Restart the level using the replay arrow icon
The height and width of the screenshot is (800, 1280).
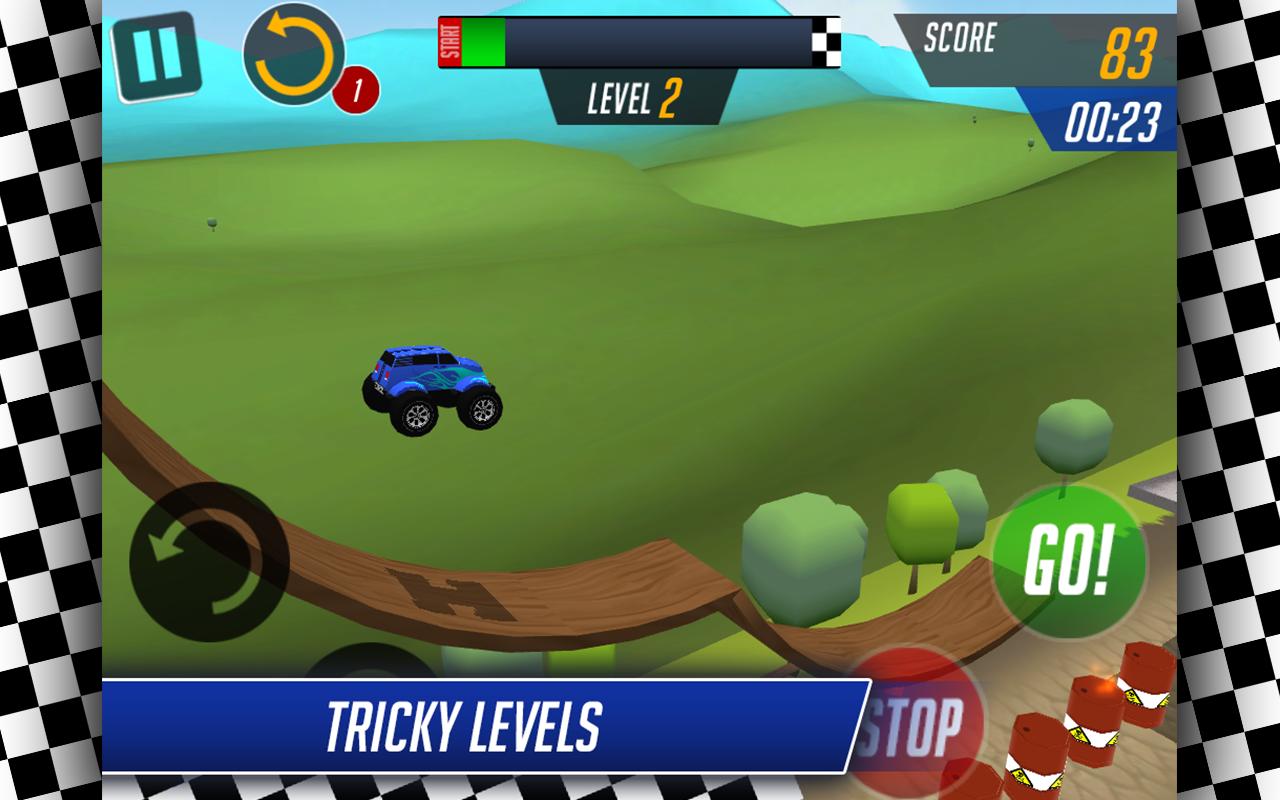point(292,52)
